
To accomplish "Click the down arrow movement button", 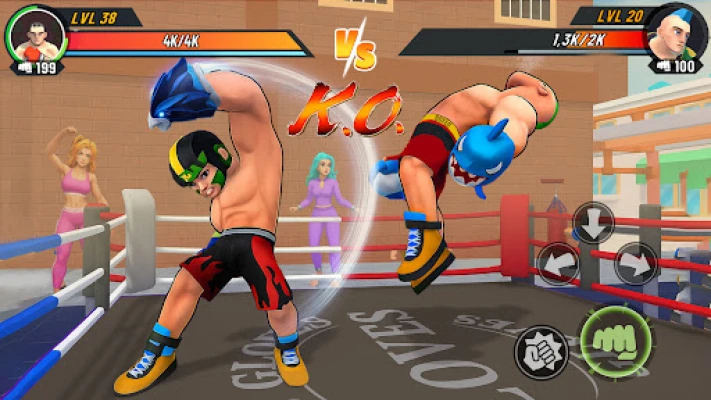I will [595, 223].
